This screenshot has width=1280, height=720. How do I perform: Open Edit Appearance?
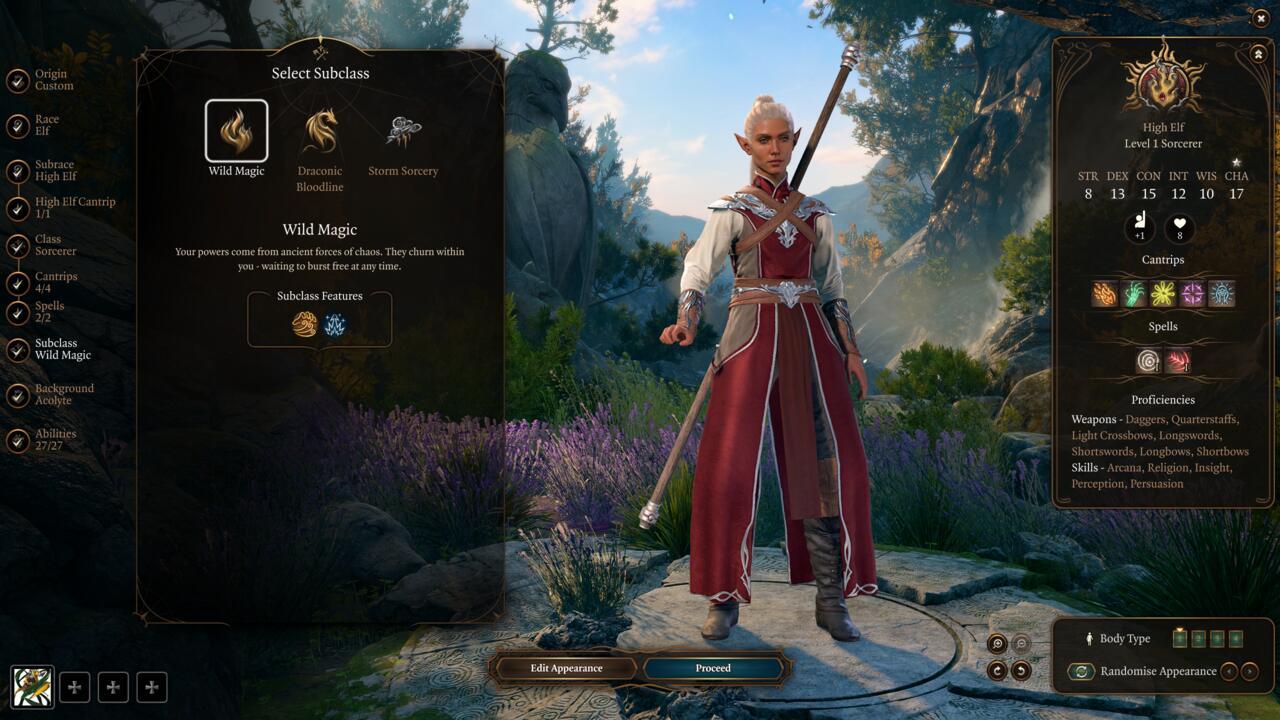(566, 668)
